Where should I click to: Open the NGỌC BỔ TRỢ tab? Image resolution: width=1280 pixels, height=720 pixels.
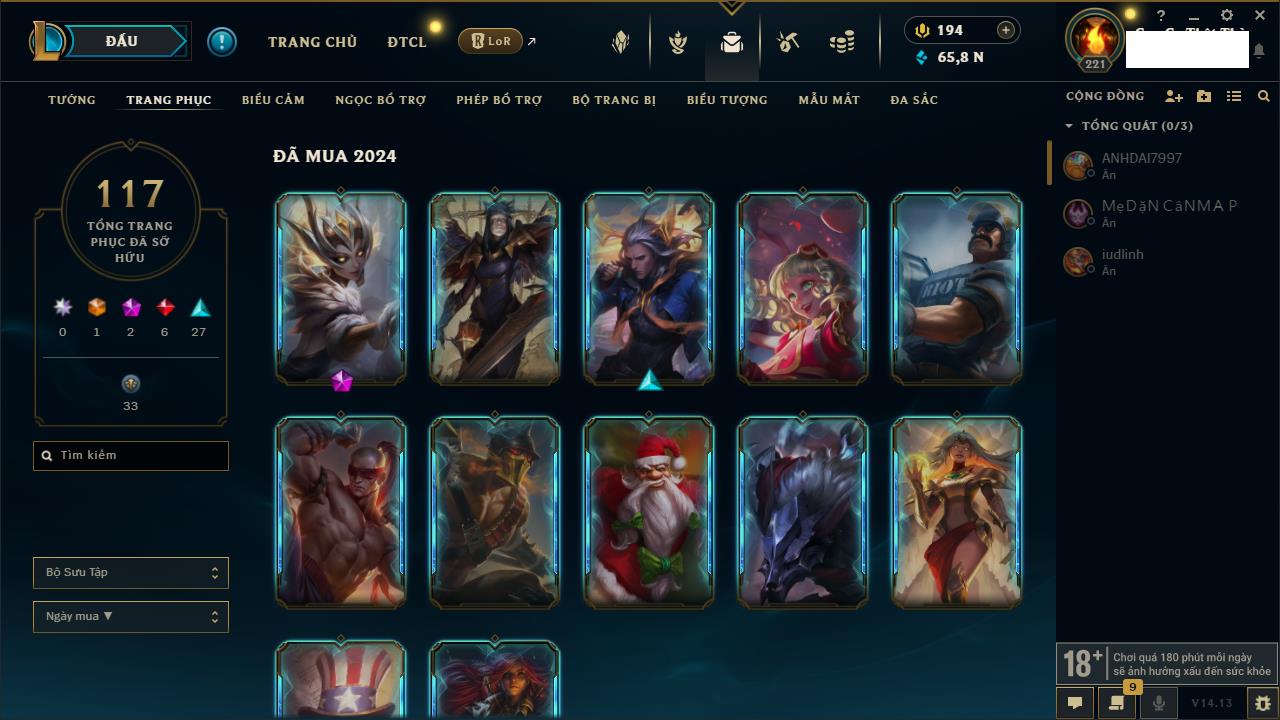coord(380,100)
